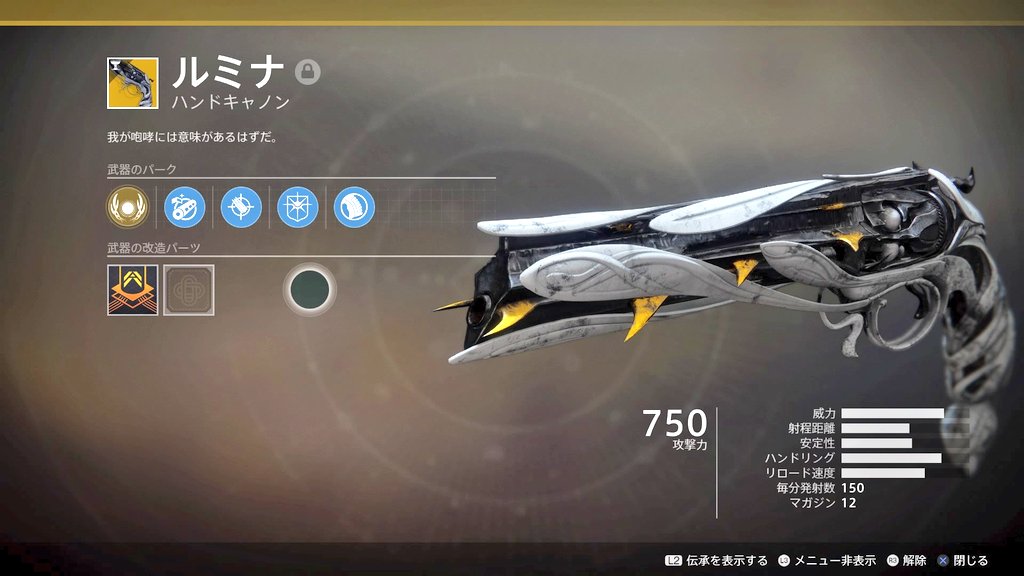The width and height of the screenshot is (1024, 576).
Task: Inspect the gun barrel perk icon
Action: tap(184, 207)
